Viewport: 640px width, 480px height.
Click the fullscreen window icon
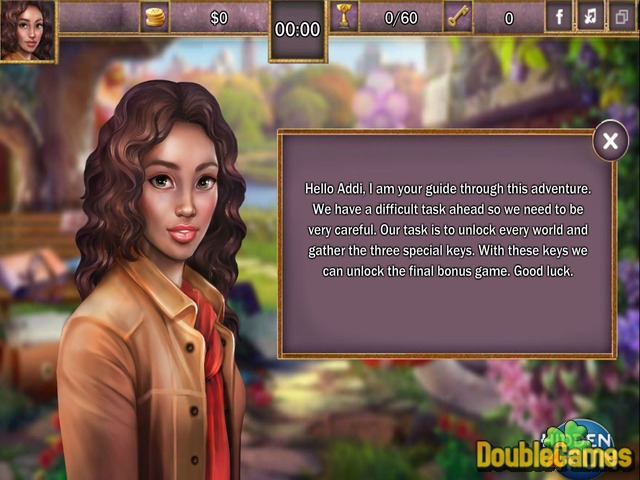[621, 17]
